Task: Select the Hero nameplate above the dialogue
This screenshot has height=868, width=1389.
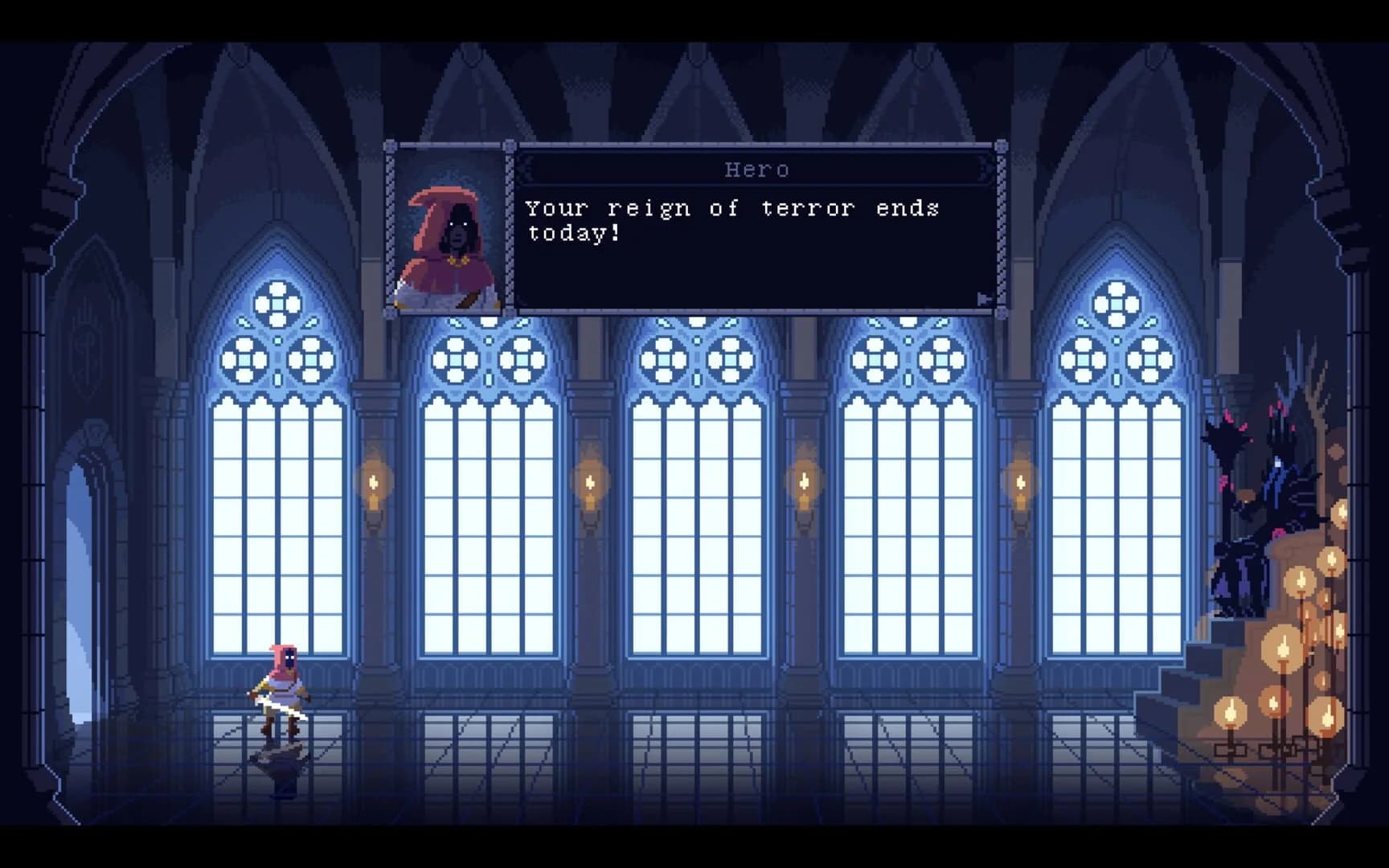Action: click(756, 169)
